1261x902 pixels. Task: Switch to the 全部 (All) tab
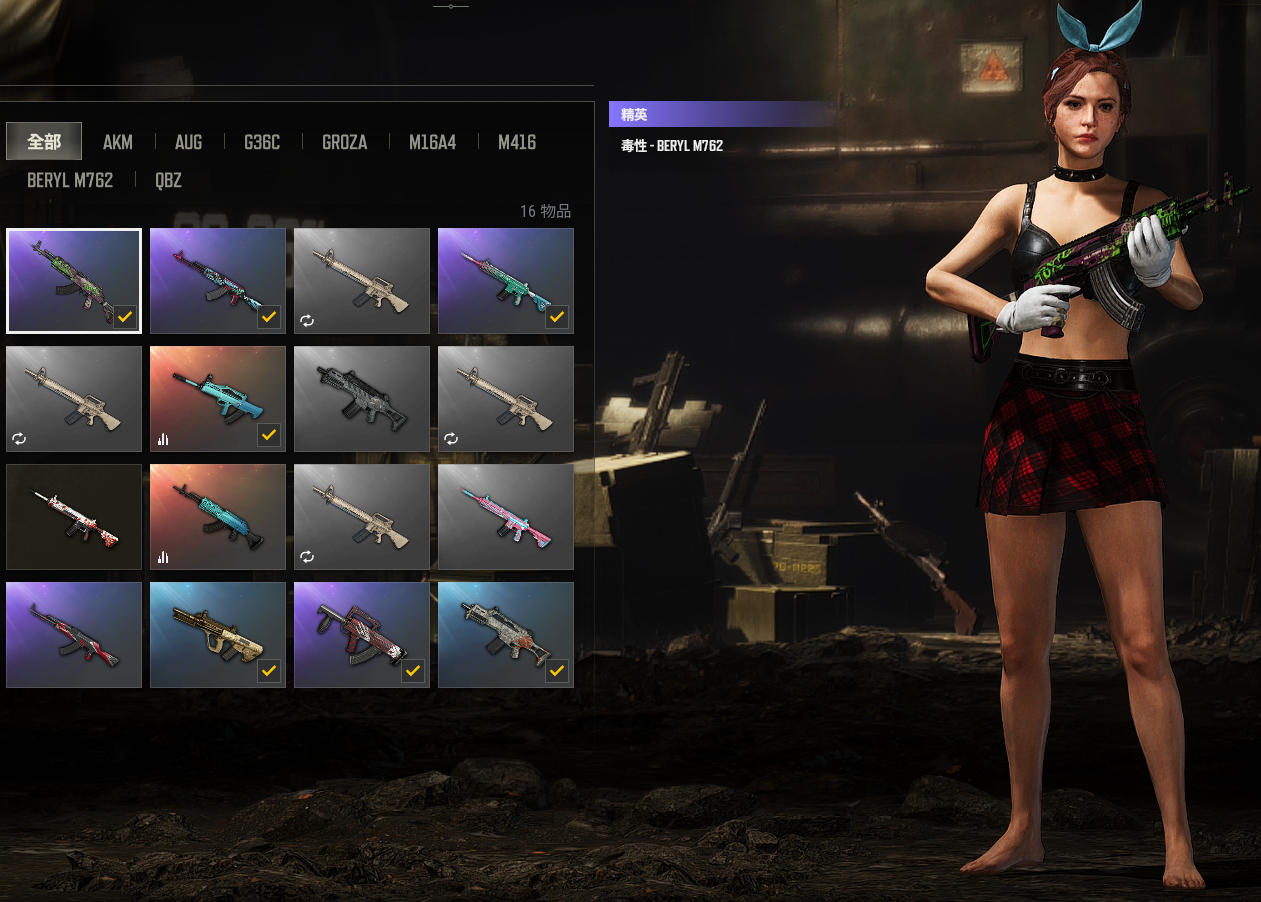pyautogui.click(x=44, y=142)
